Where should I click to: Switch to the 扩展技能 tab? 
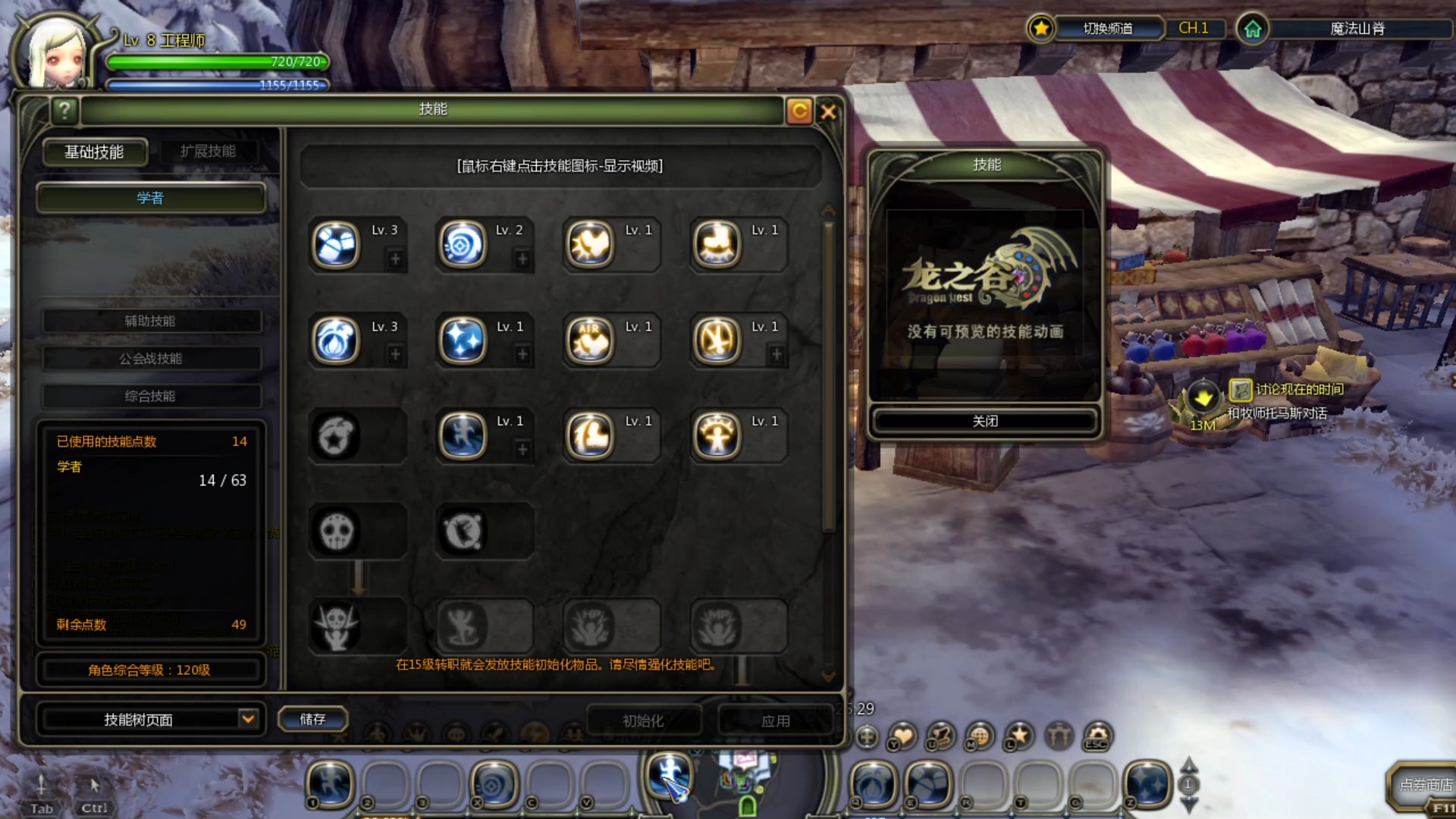tap(208, 152)
